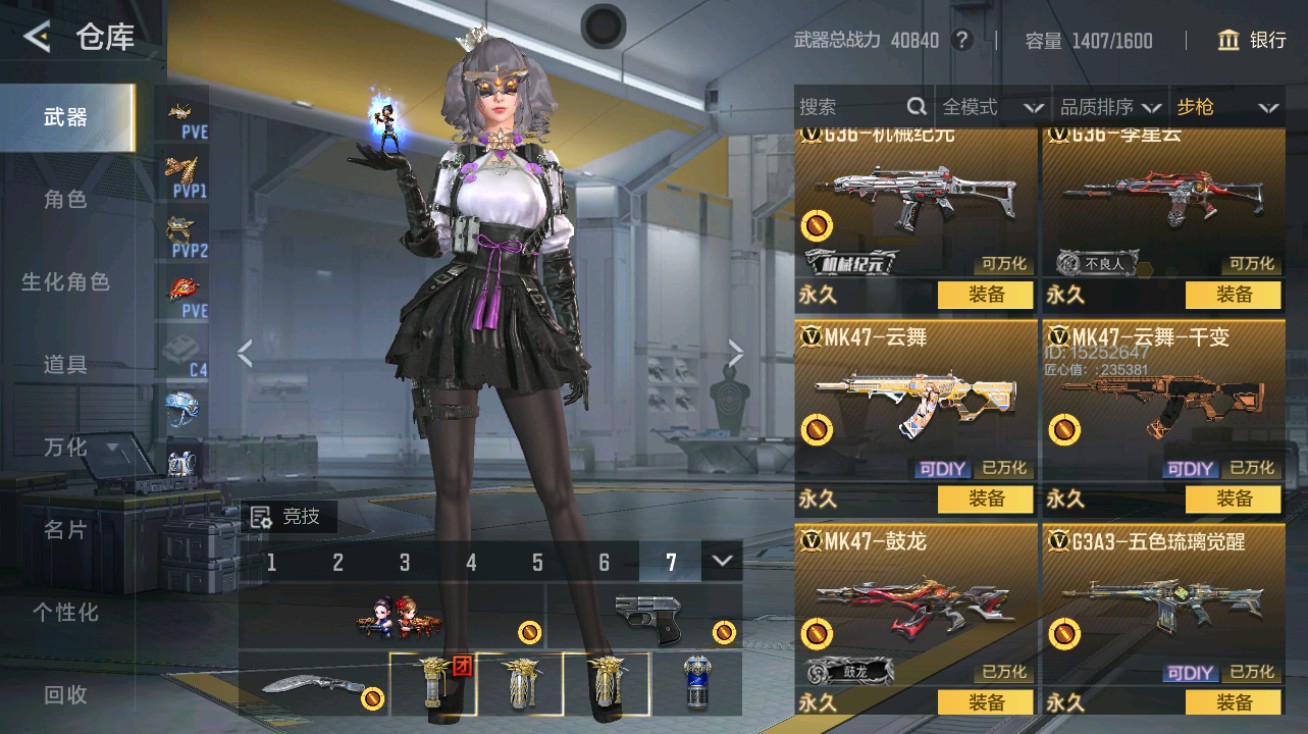Switch to the 角色 tab

coord(65,200)
